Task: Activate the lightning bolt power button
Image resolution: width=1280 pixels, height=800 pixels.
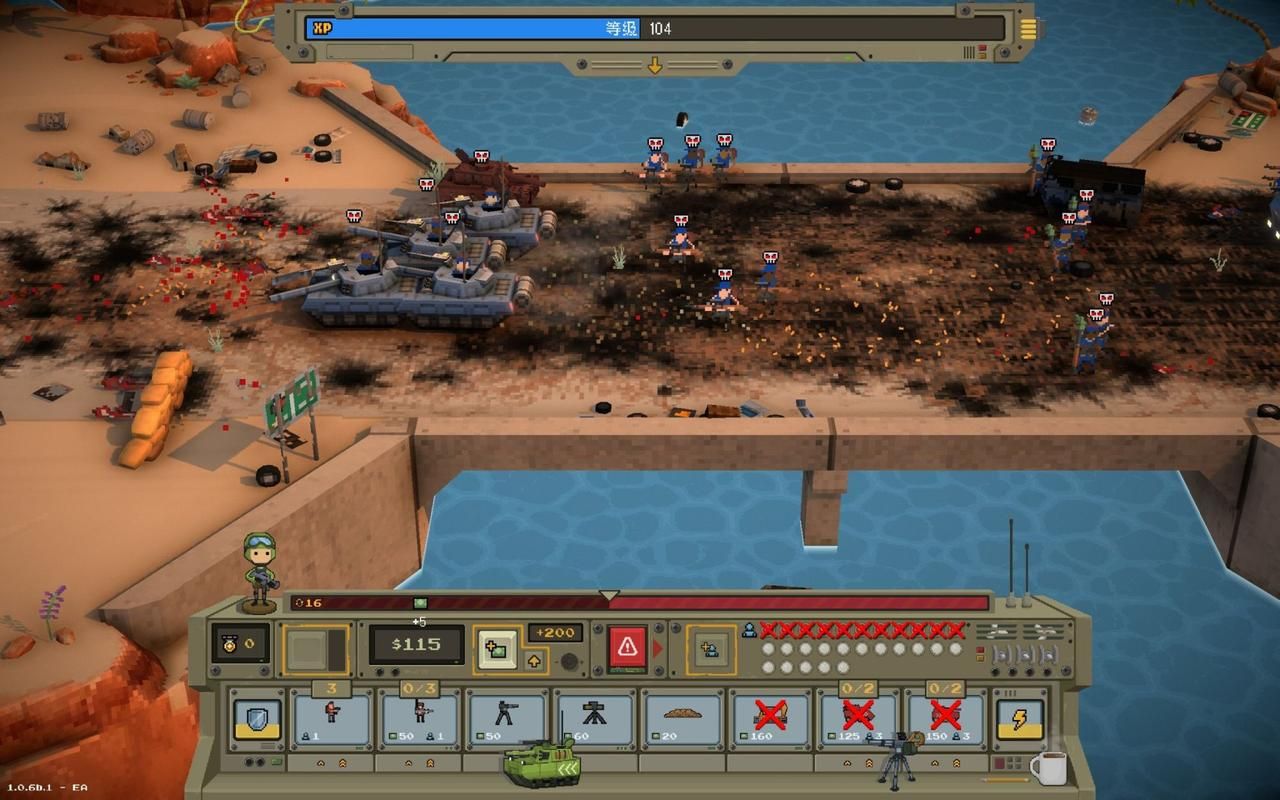Action: tap(1020, 719)
